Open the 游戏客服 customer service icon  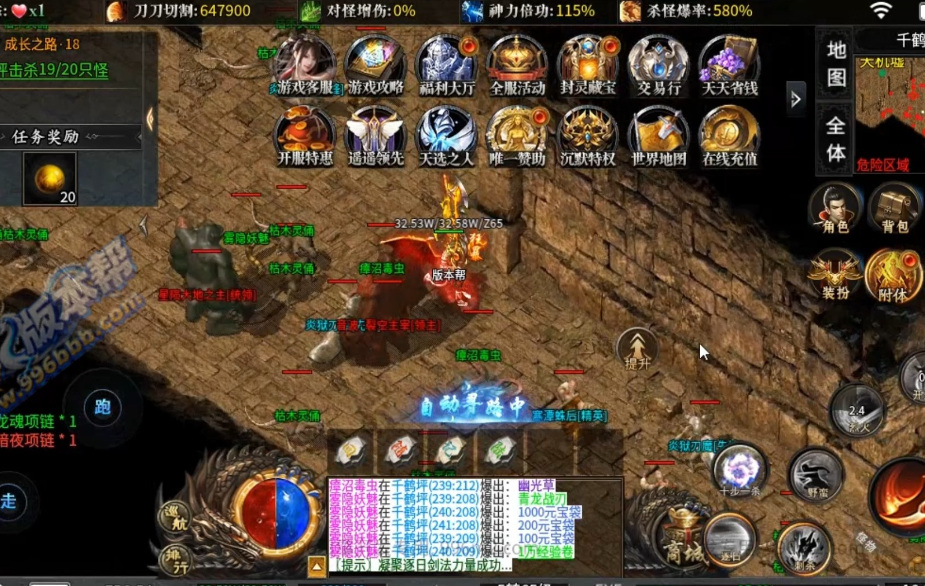point(305,65)
